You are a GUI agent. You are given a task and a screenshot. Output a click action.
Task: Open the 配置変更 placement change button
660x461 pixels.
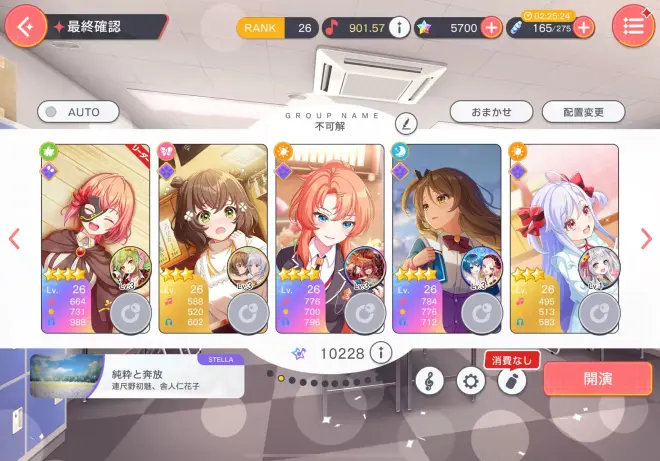pyautogui.click(x=579, y=112)
